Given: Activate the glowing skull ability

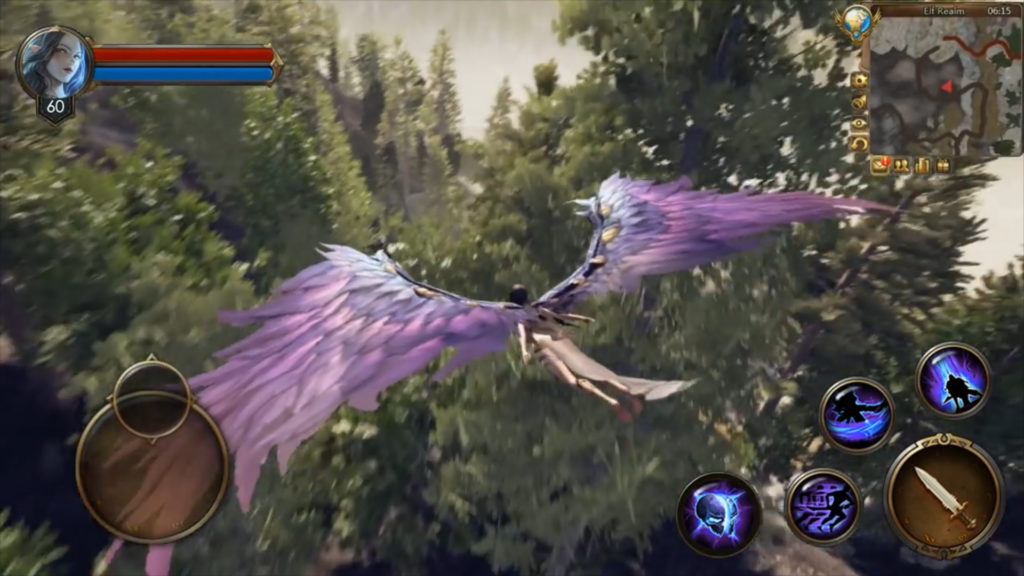Looking at the screenshot, I should pos(718,514).
